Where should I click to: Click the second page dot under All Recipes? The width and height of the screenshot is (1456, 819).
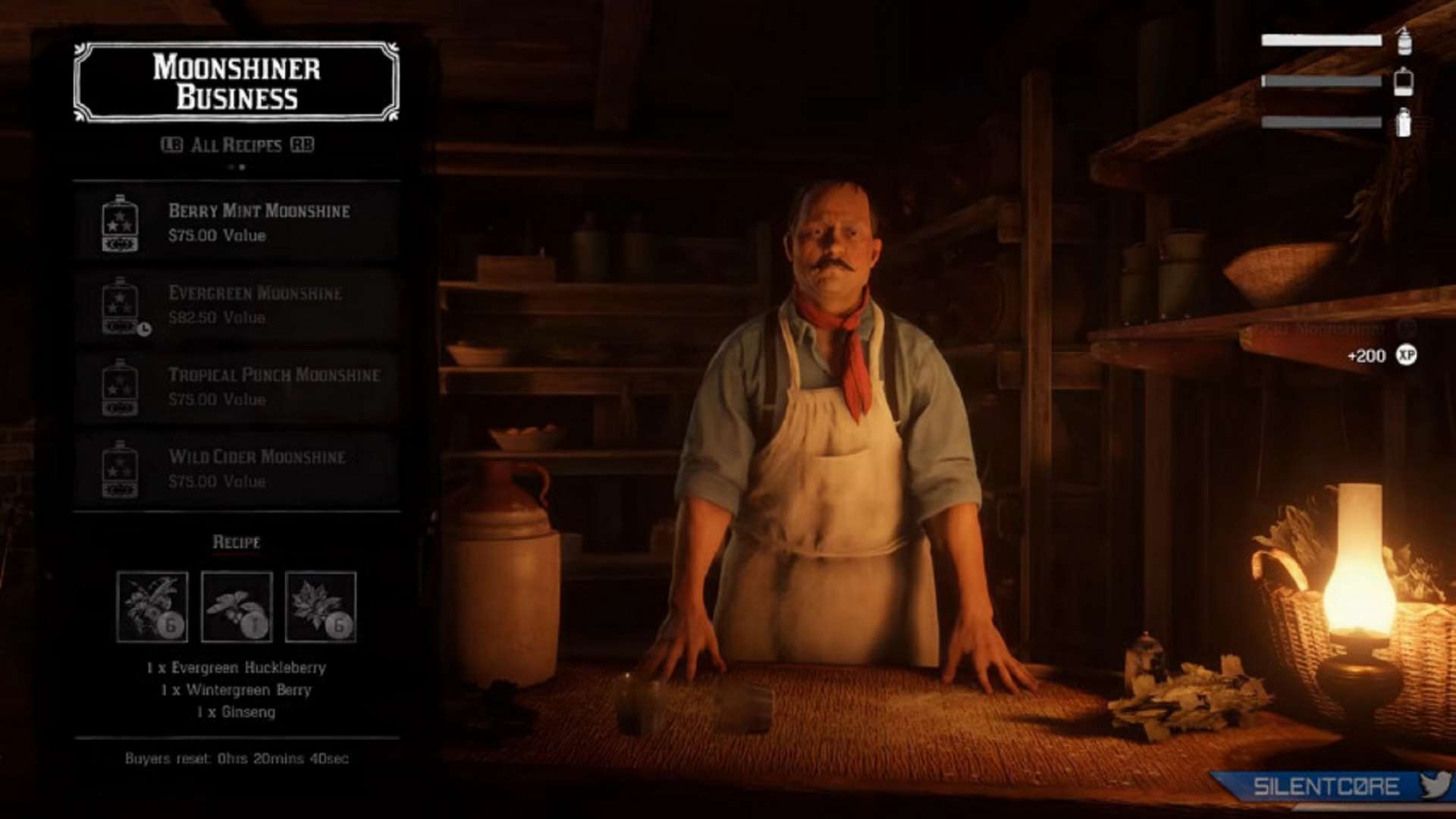pyautogui.click(x=242, y=166)
